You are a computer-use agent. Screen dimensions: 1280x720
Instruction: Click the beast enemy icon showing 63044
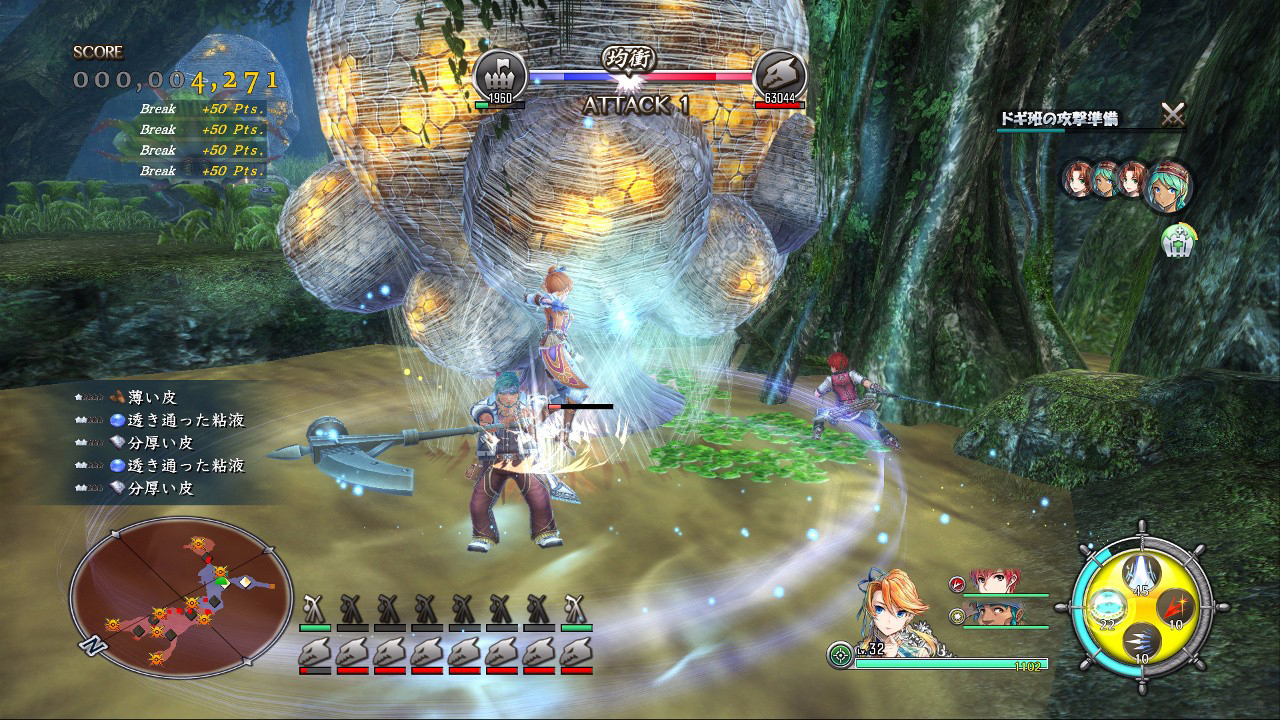point(779,74)
